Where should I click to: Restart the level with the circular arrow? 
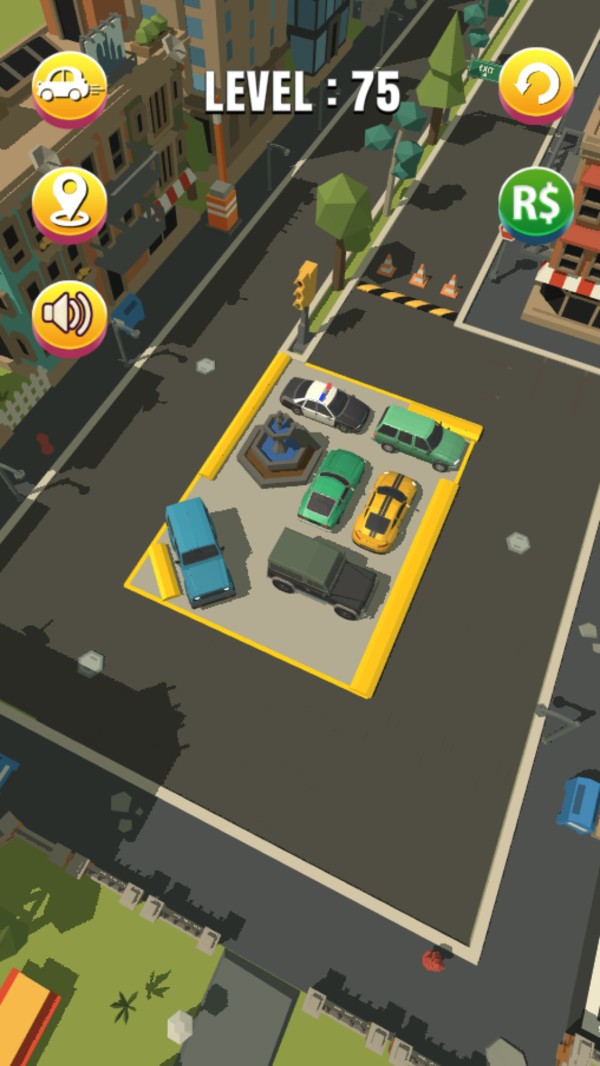tap(536, 87)
